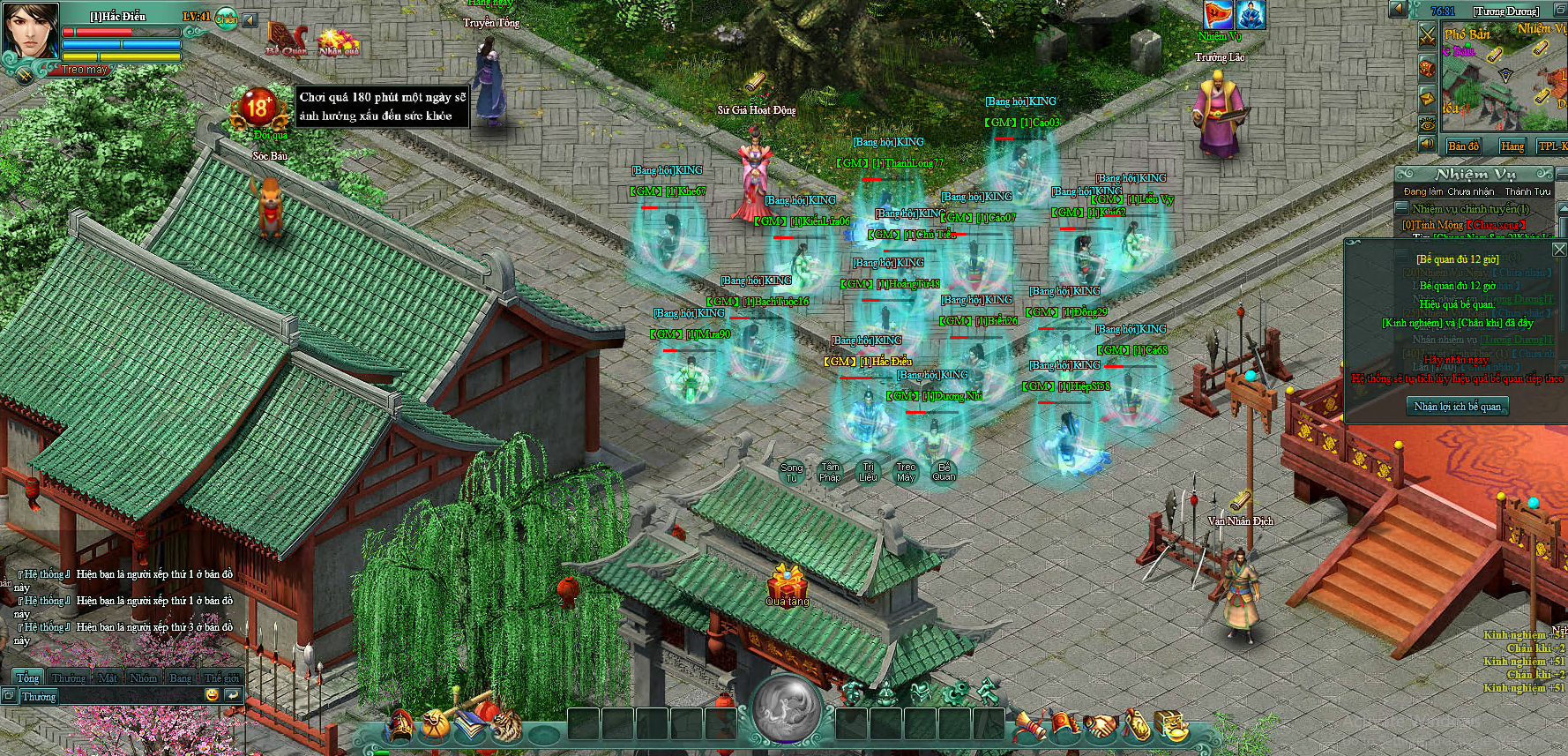This screenshot has width=1568, height=756.
Task: Expand the minimap using its corner icon
Action: click(x=1559, y=11)
